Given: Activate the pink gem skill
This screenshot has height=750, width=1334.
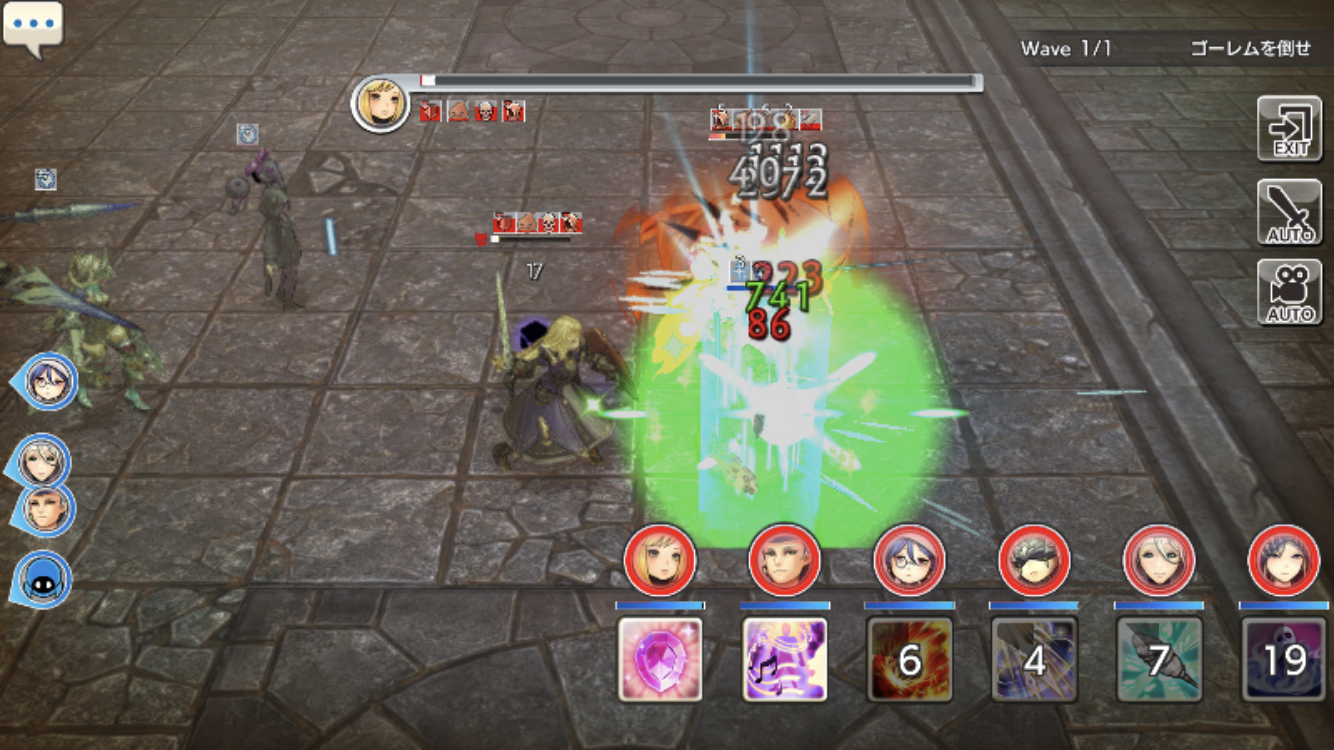Looking at the screenshot, I should pos(660,659).
